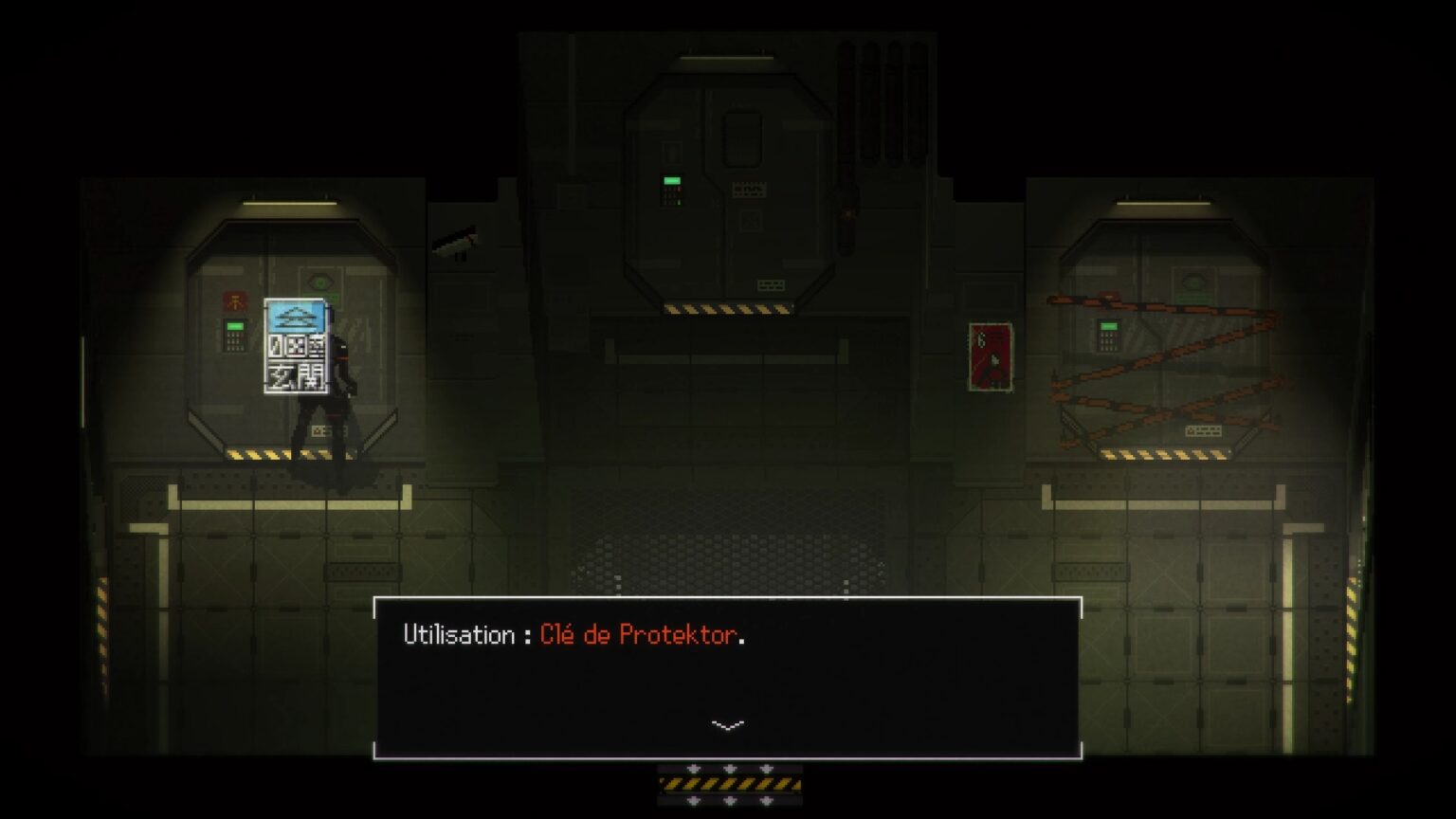This screenshot has height=819, width=1456.
Task: Toggle the small window panel atop the central door
Action: [x=743, y=136]
